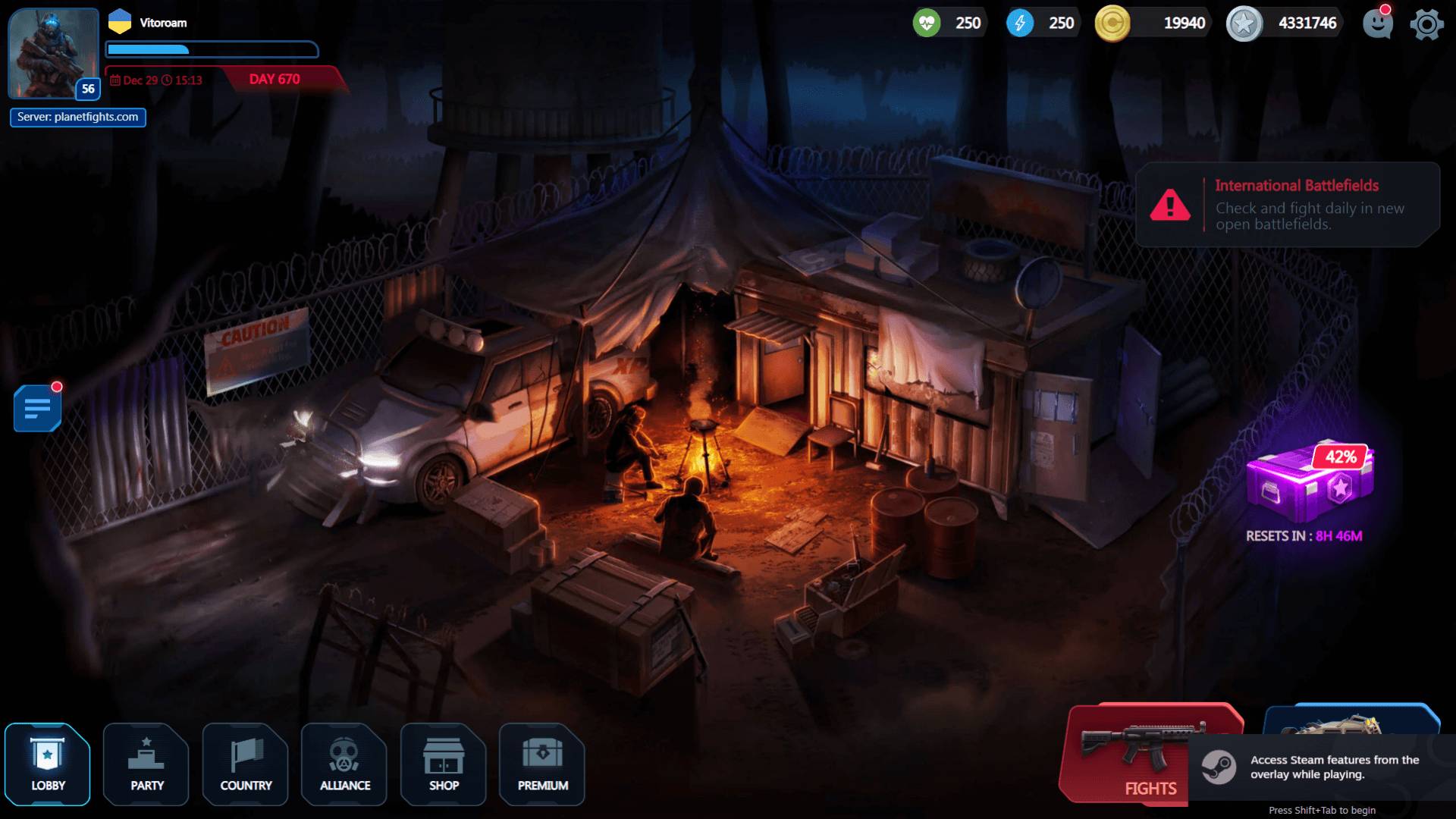Click the gold coin currency icon
This screenshot has width=1456, height=819.
tap(1112, 24)
